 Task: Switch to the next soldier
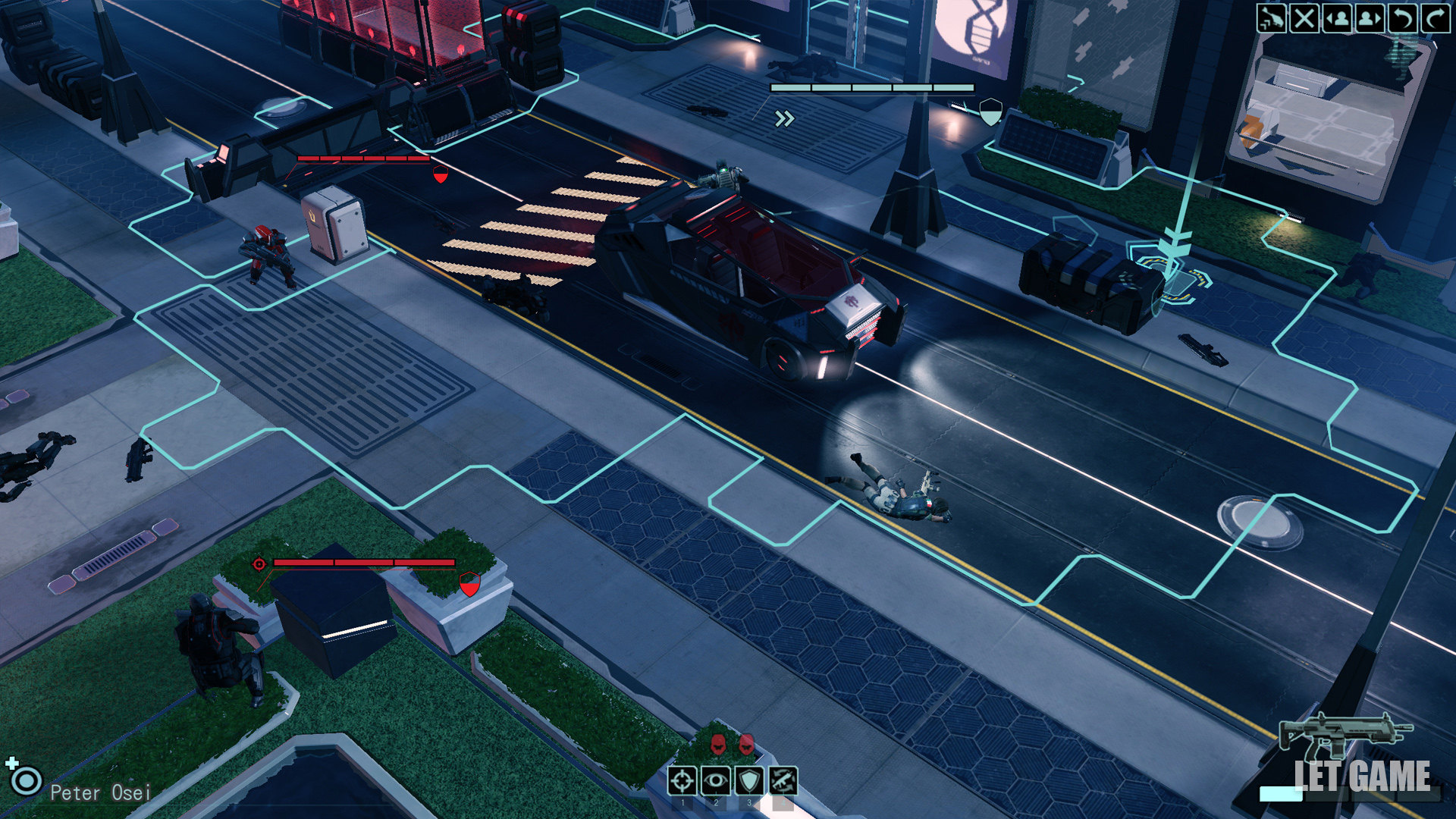[x=1370, y=18]
